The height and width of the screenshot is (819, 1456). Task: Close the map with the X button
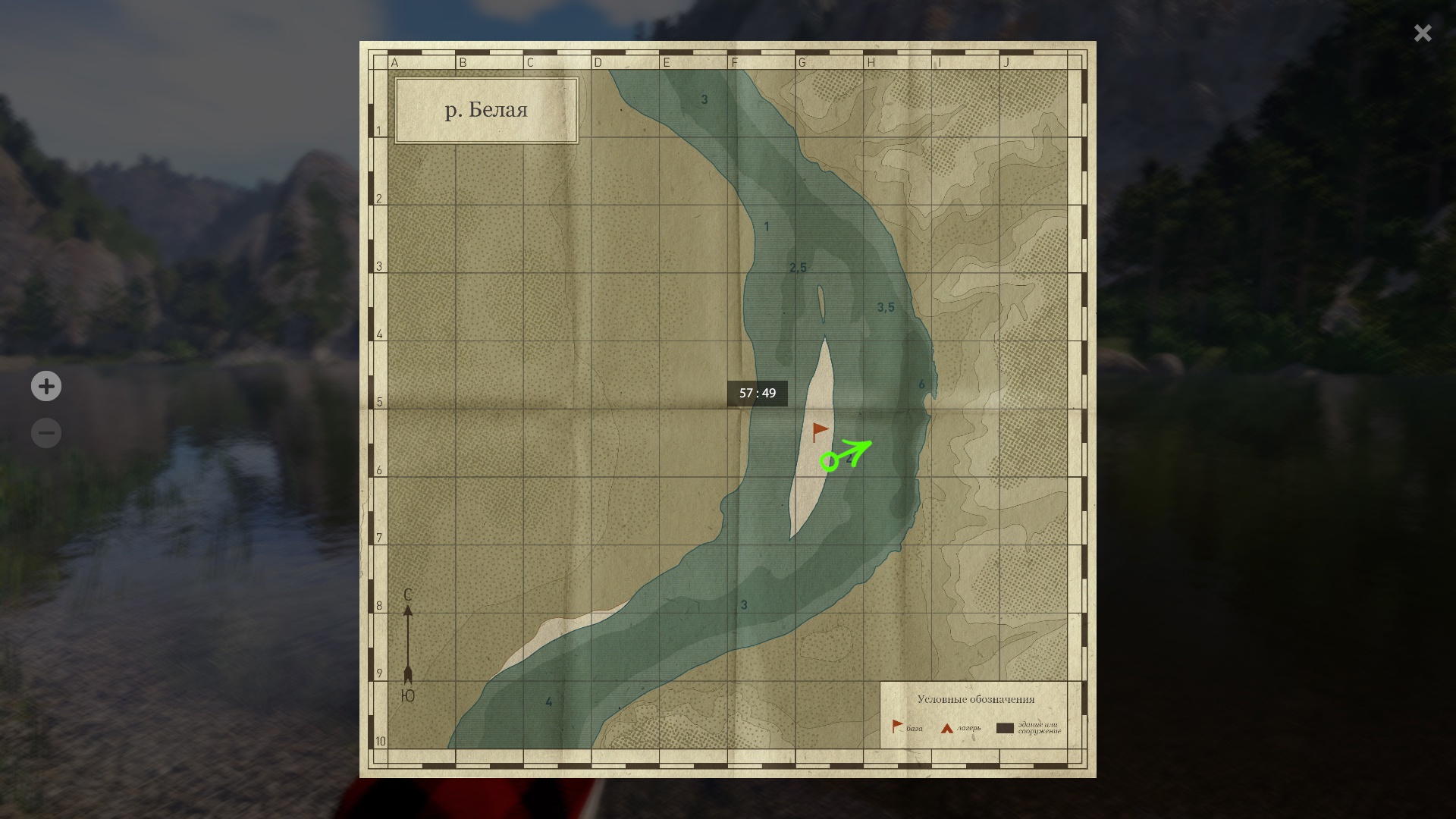(x=1423, y=33)
